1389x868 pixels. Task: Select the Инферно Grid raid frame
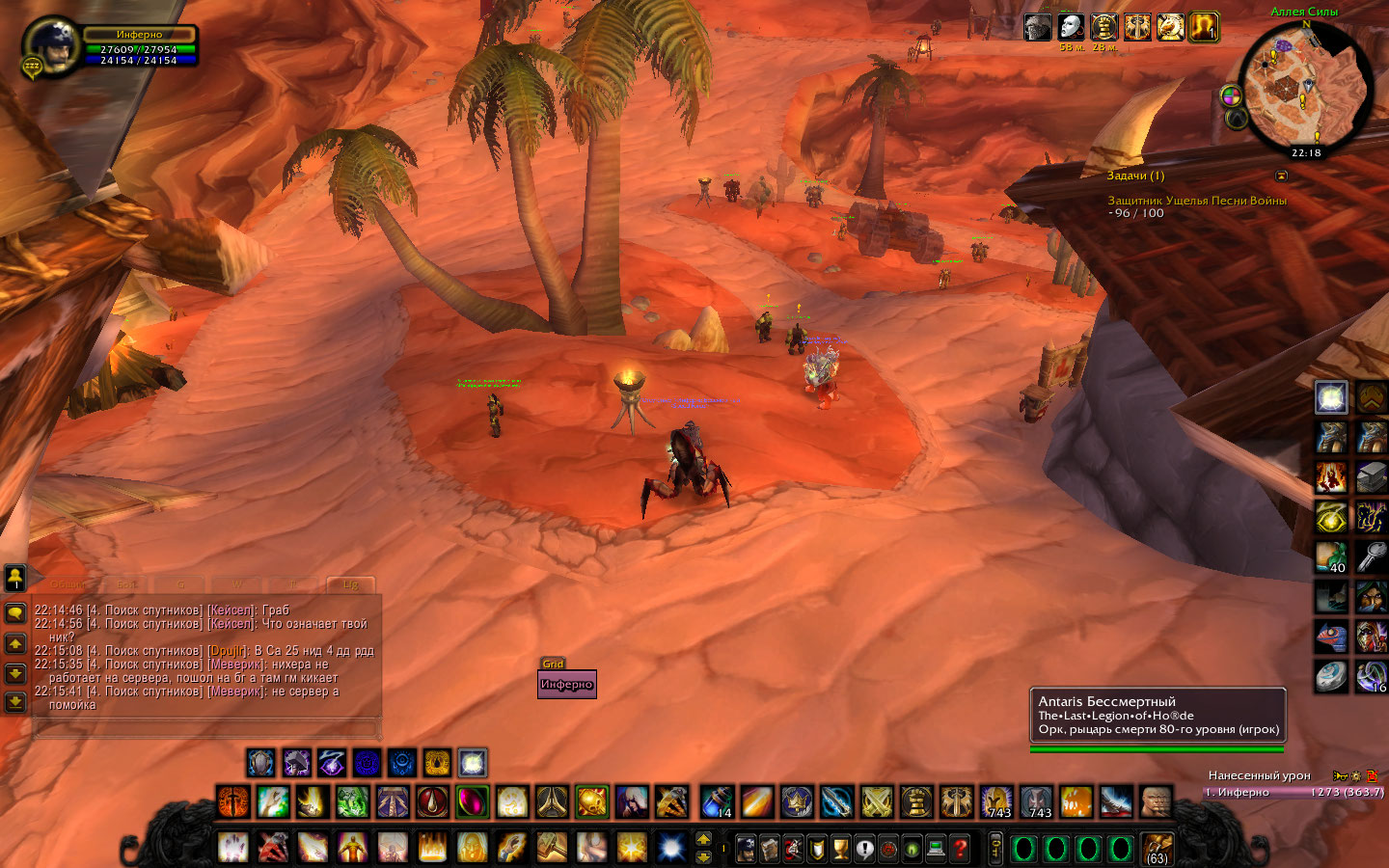(x=566, y=684)
